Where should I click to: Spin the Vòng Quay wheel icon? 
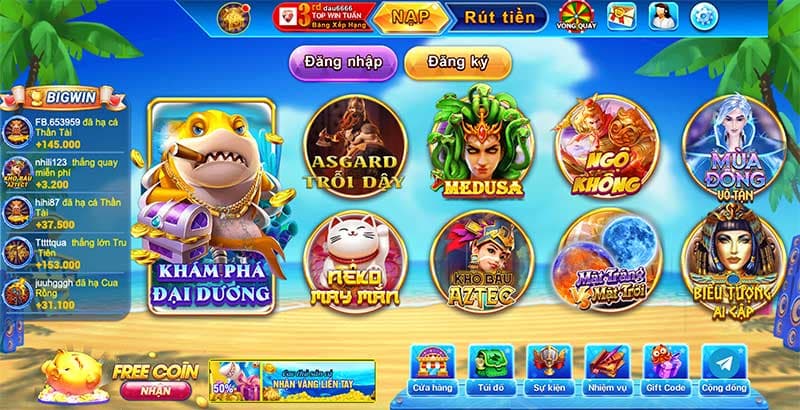575,16
